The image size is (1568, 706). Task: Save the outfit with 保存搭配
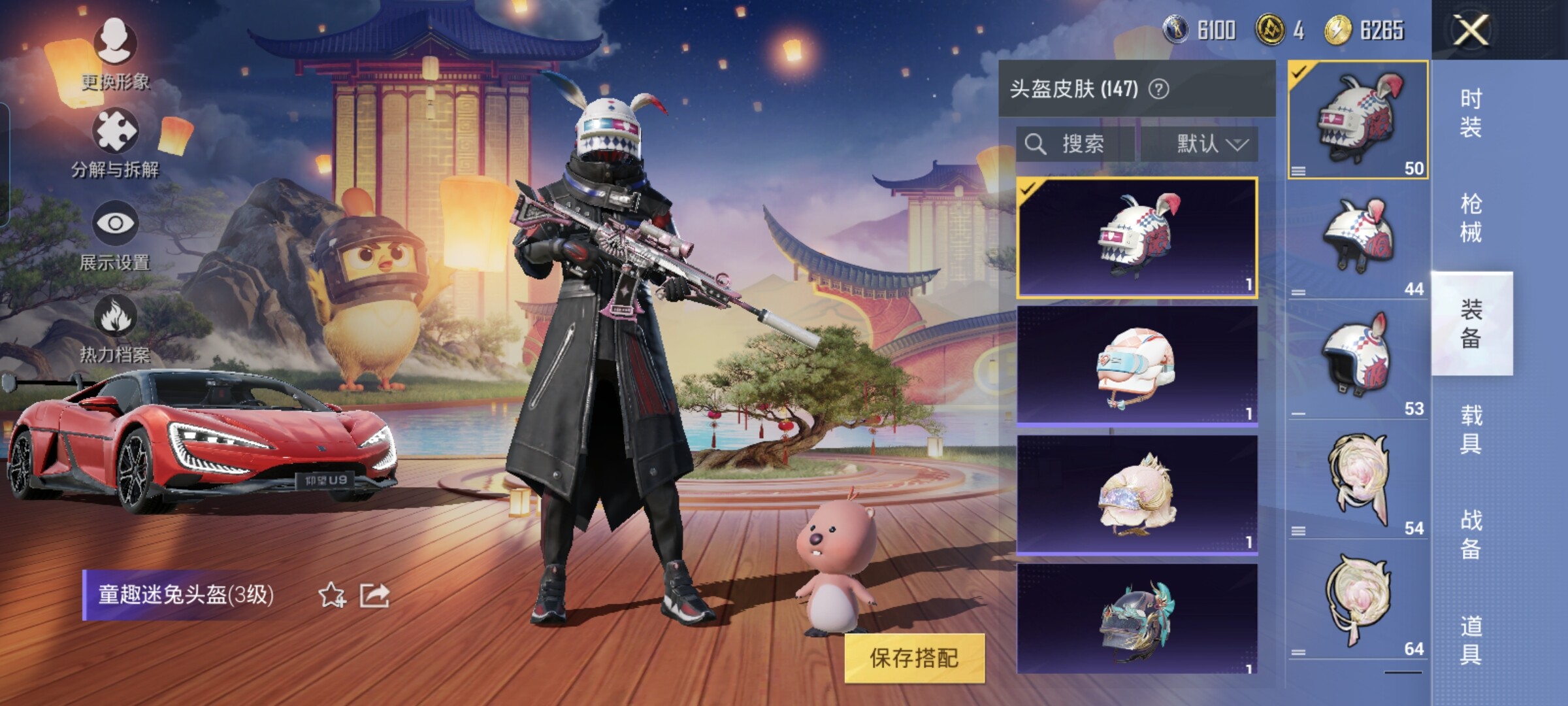[x=914, y=658]
